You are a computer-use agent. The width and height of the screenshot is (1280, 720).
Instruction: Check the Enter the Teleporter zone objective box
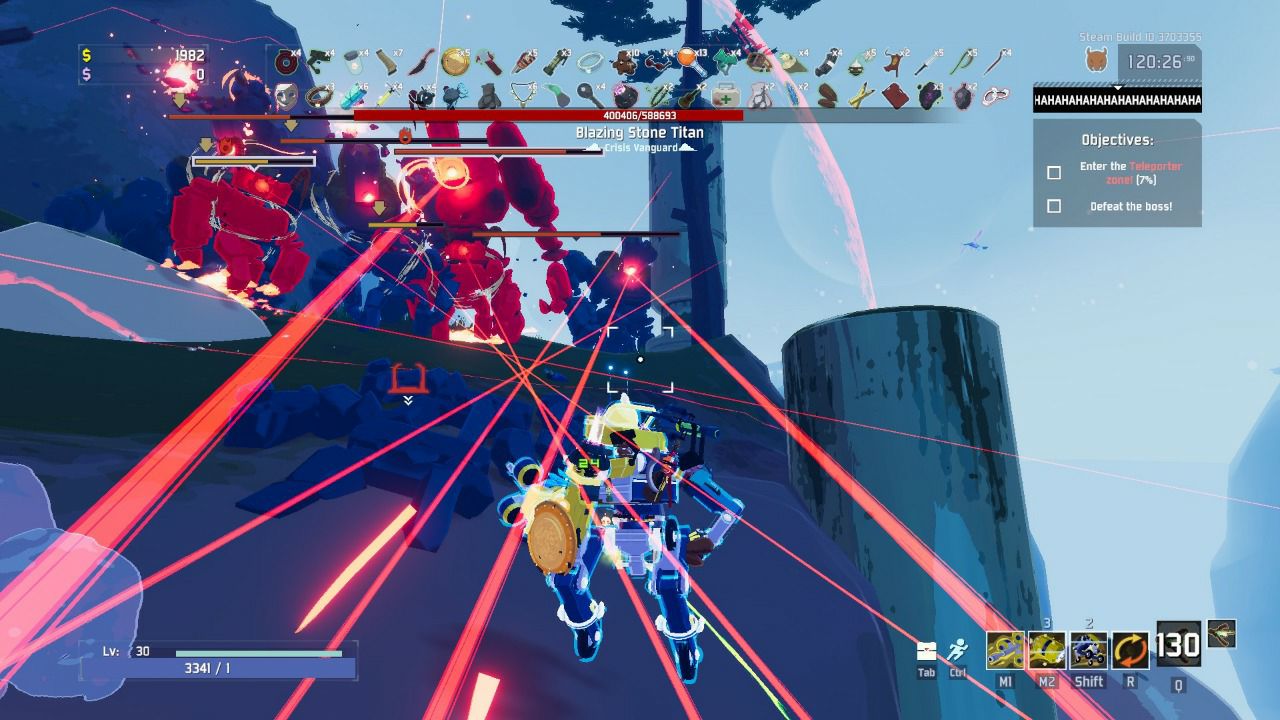(x=1053, y=173)
